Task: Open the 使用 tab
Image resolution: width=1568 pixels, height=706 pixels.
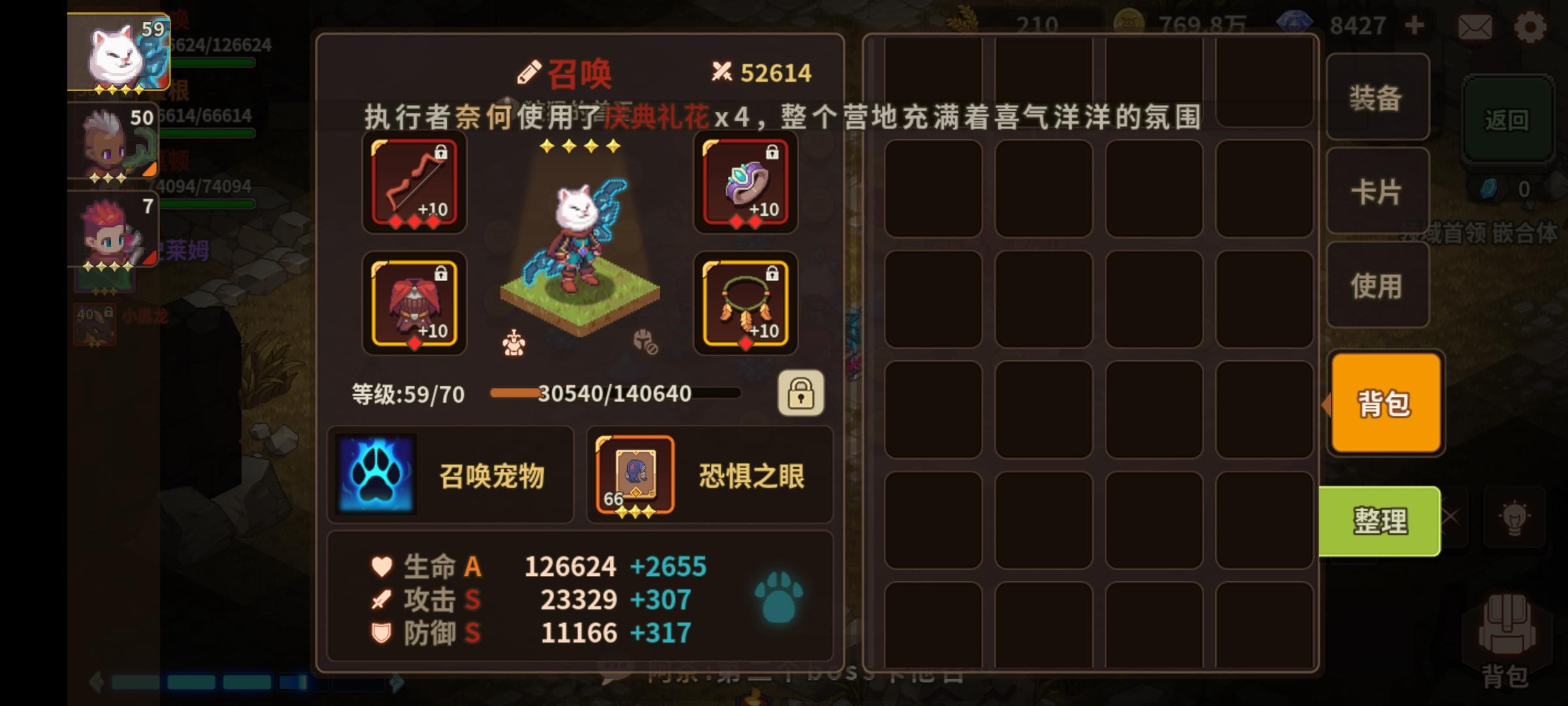Action: click(x=1377, y=286)
